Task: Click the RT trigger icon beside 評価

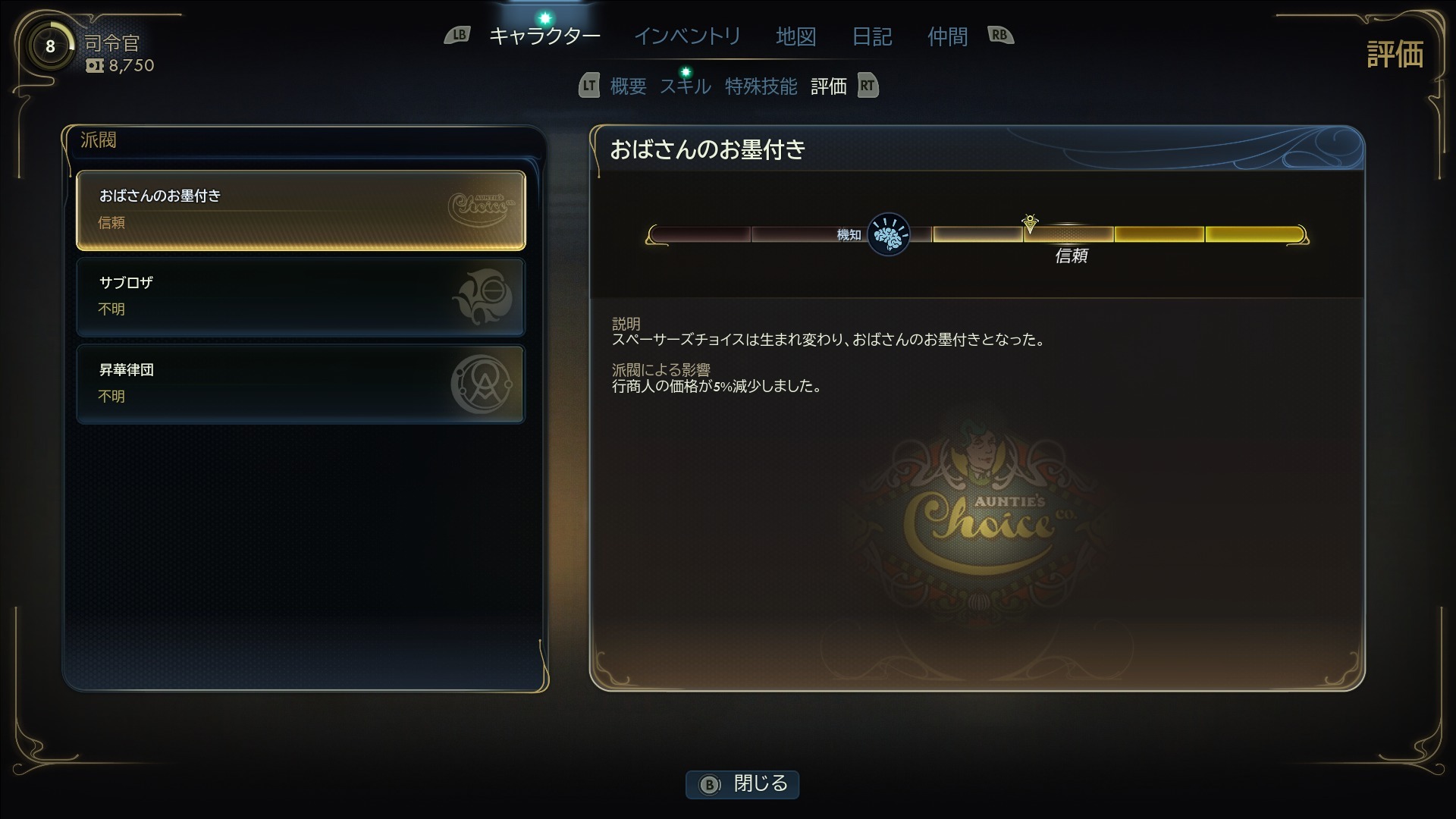Action: (867, 86)
